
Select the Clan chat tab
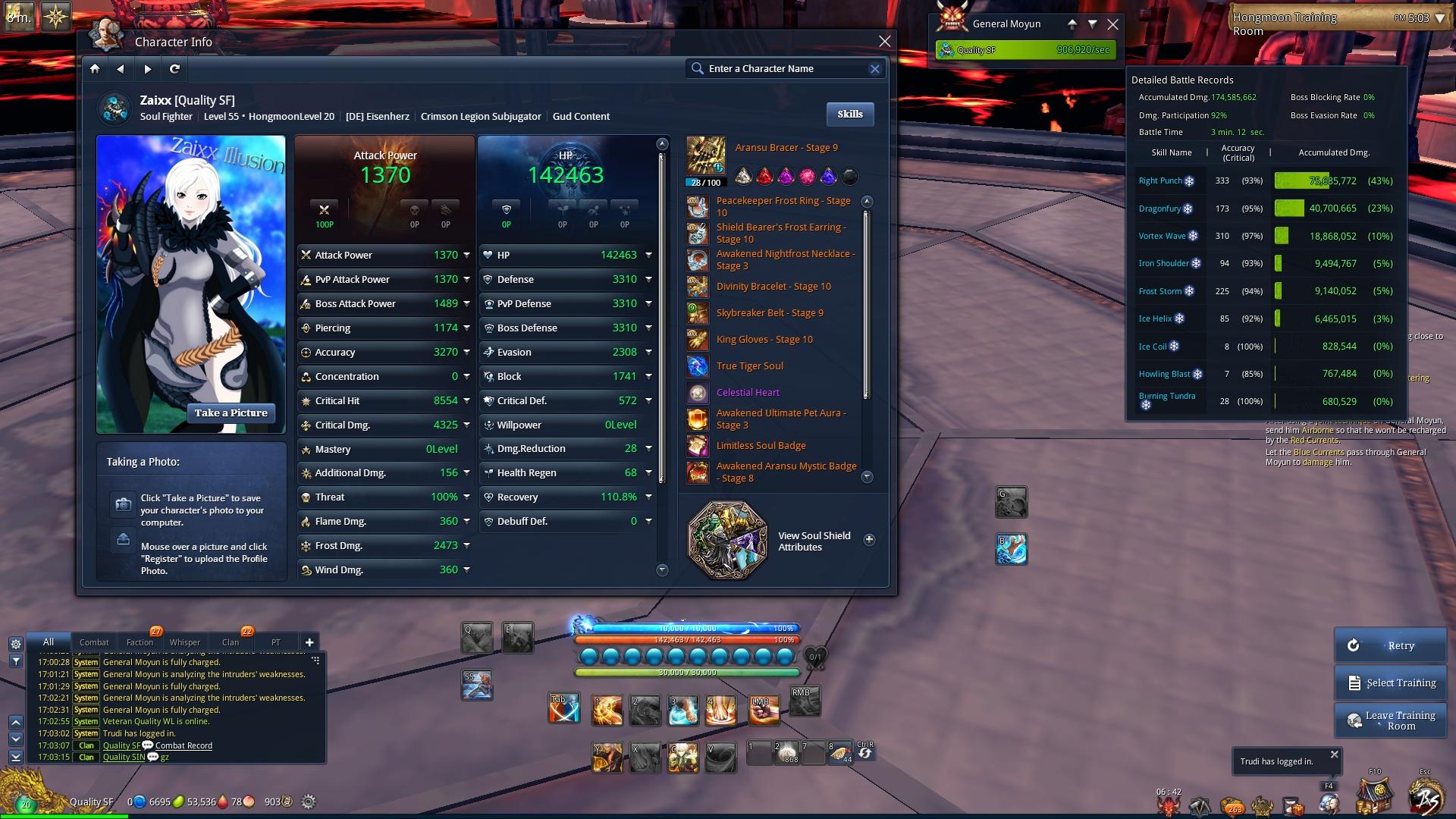(231, 642)
